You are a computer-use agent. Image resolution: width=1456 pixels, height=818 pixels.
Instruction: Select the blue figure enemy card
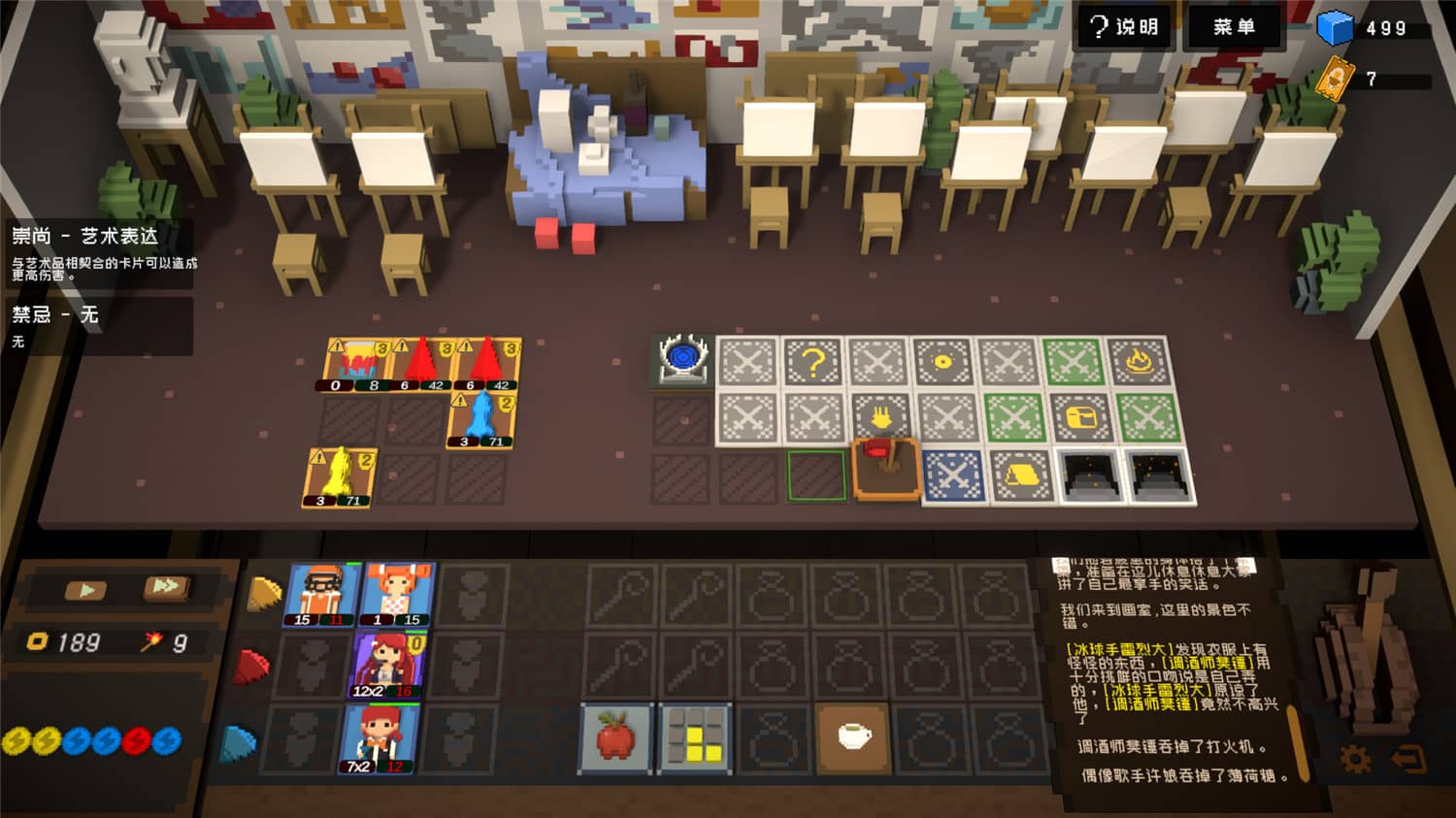[x=481, y=420]
